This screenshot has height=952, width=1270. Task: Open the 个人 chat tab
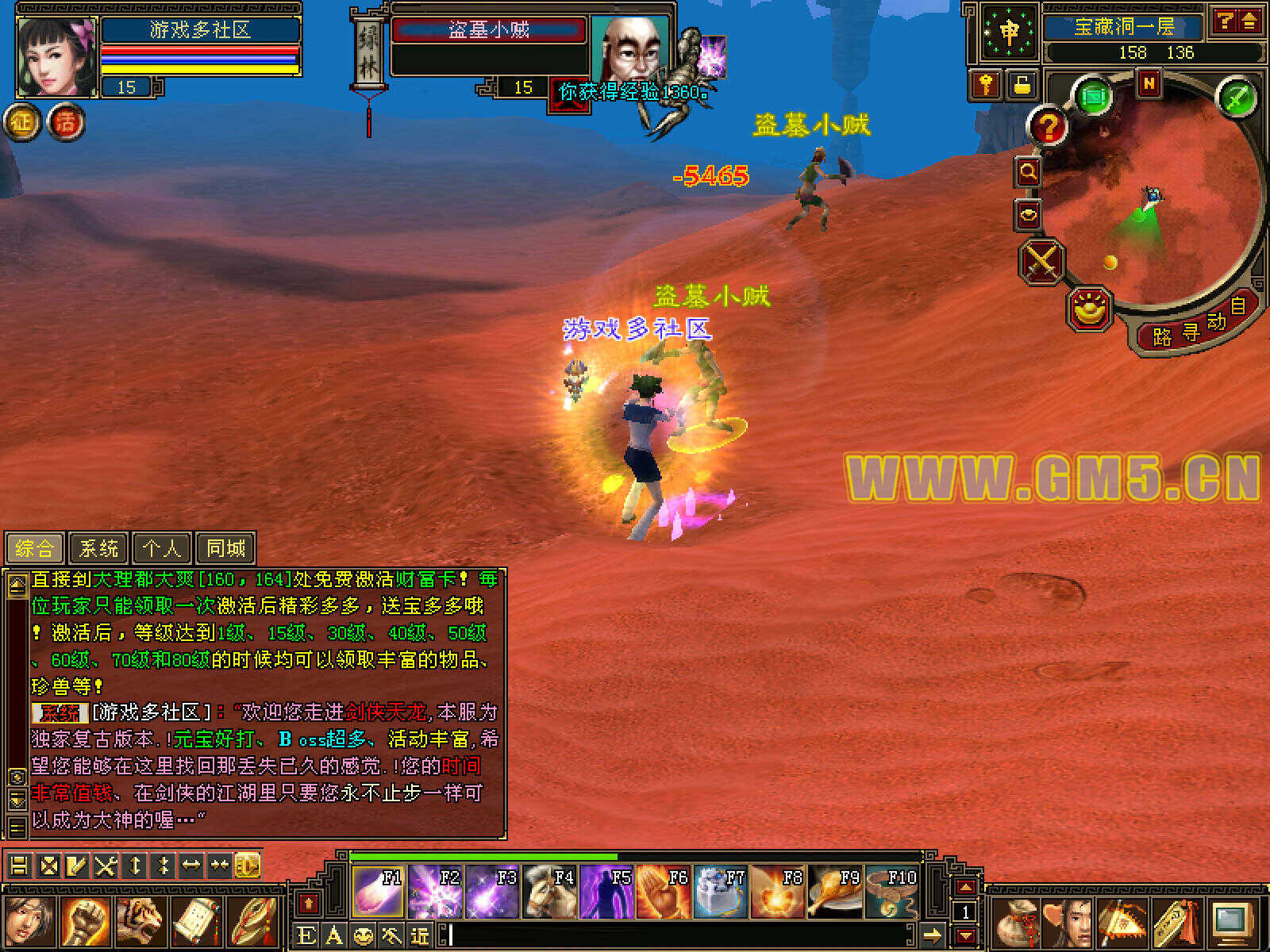[162, 547]
